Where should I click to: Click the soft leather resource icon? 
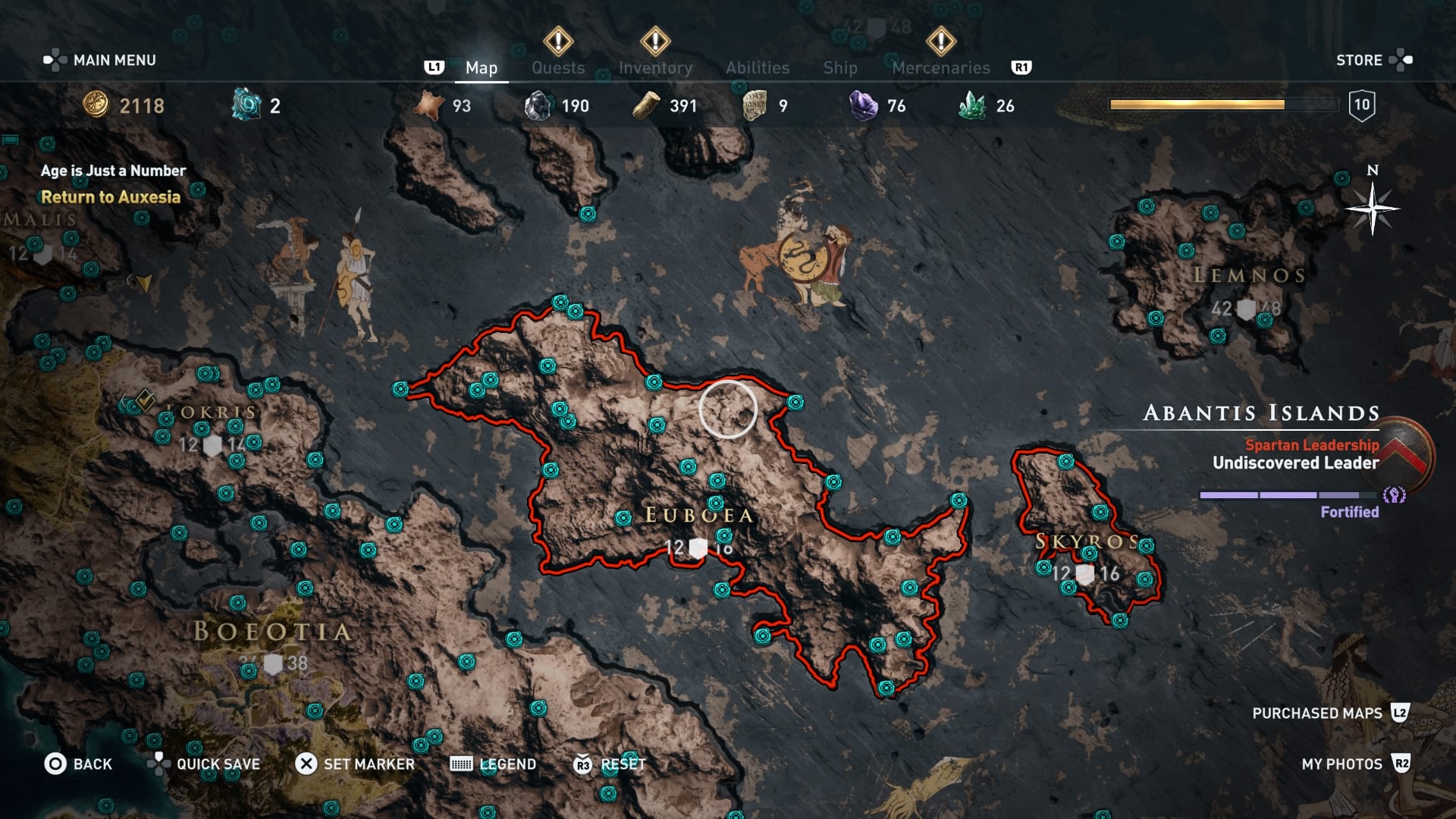pyautogui.click(x=429, y=105)
